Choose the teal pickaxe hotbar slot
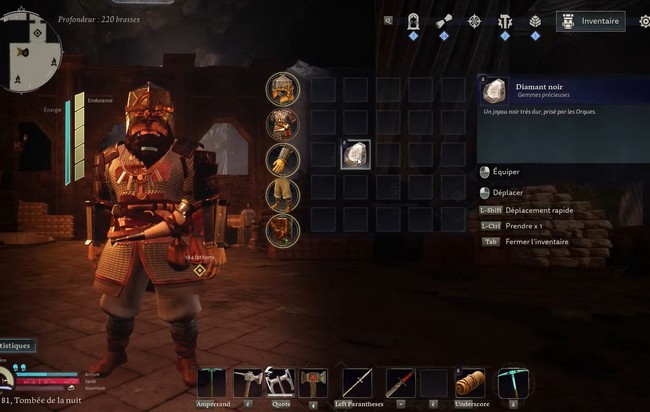 [512, 383]
